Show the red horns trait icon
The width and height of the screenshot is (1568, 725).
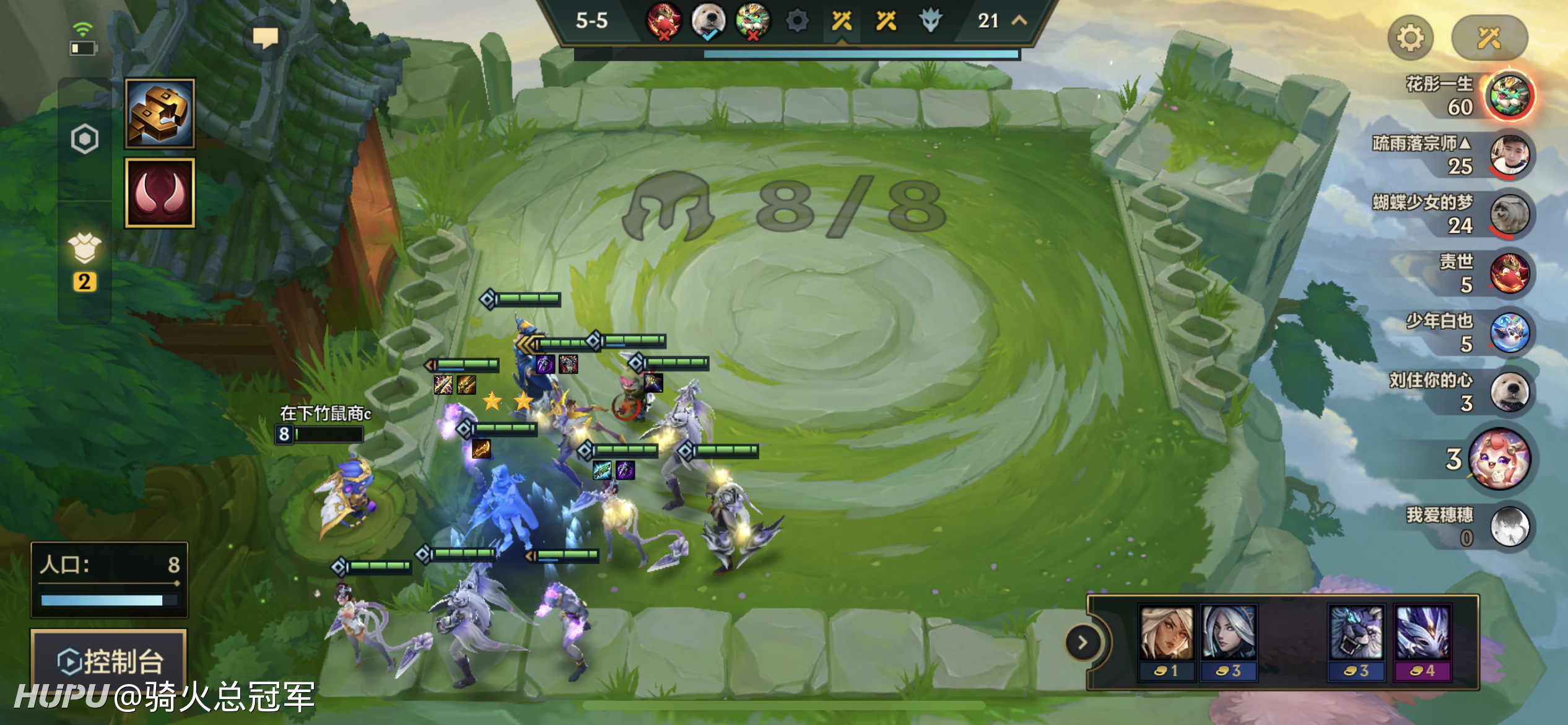tap(160, 193)
